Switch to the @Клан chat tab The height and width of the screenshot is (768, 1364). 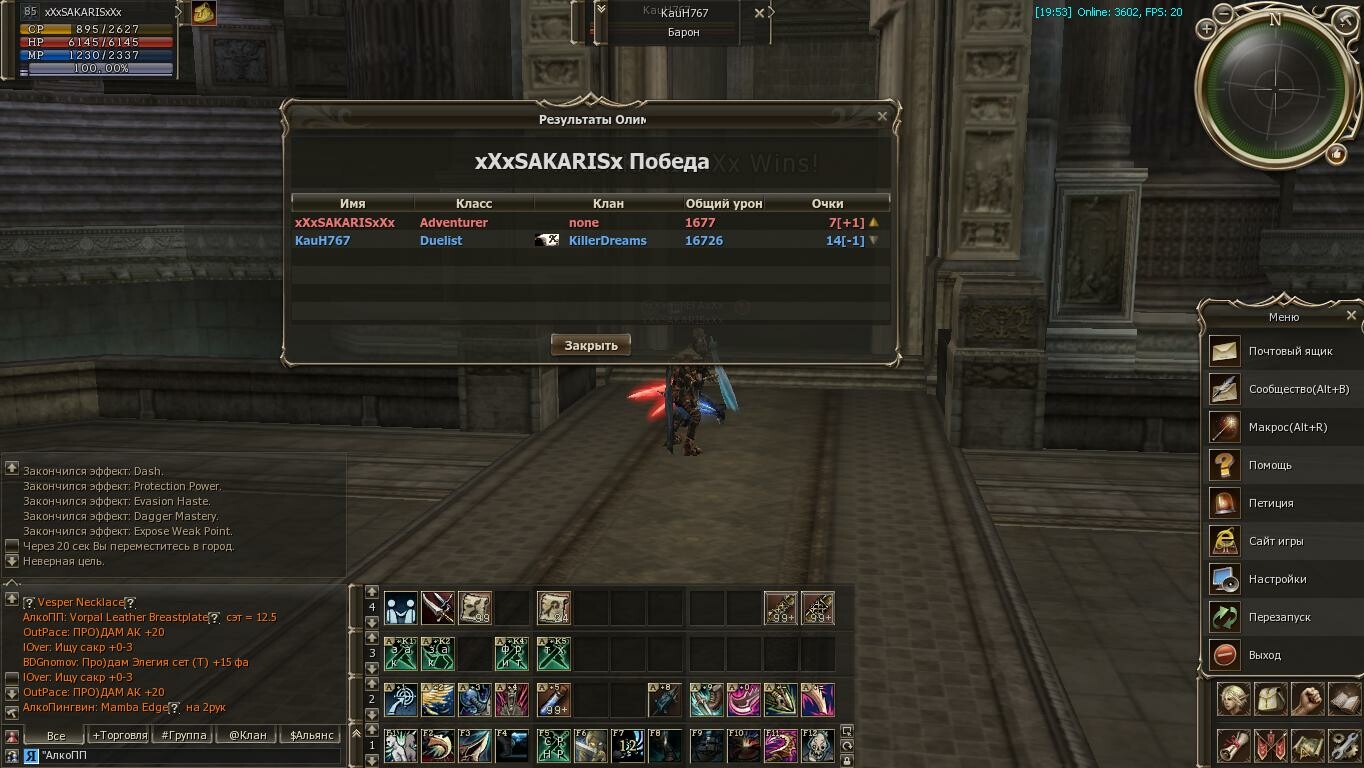click(x=247, y=735)
